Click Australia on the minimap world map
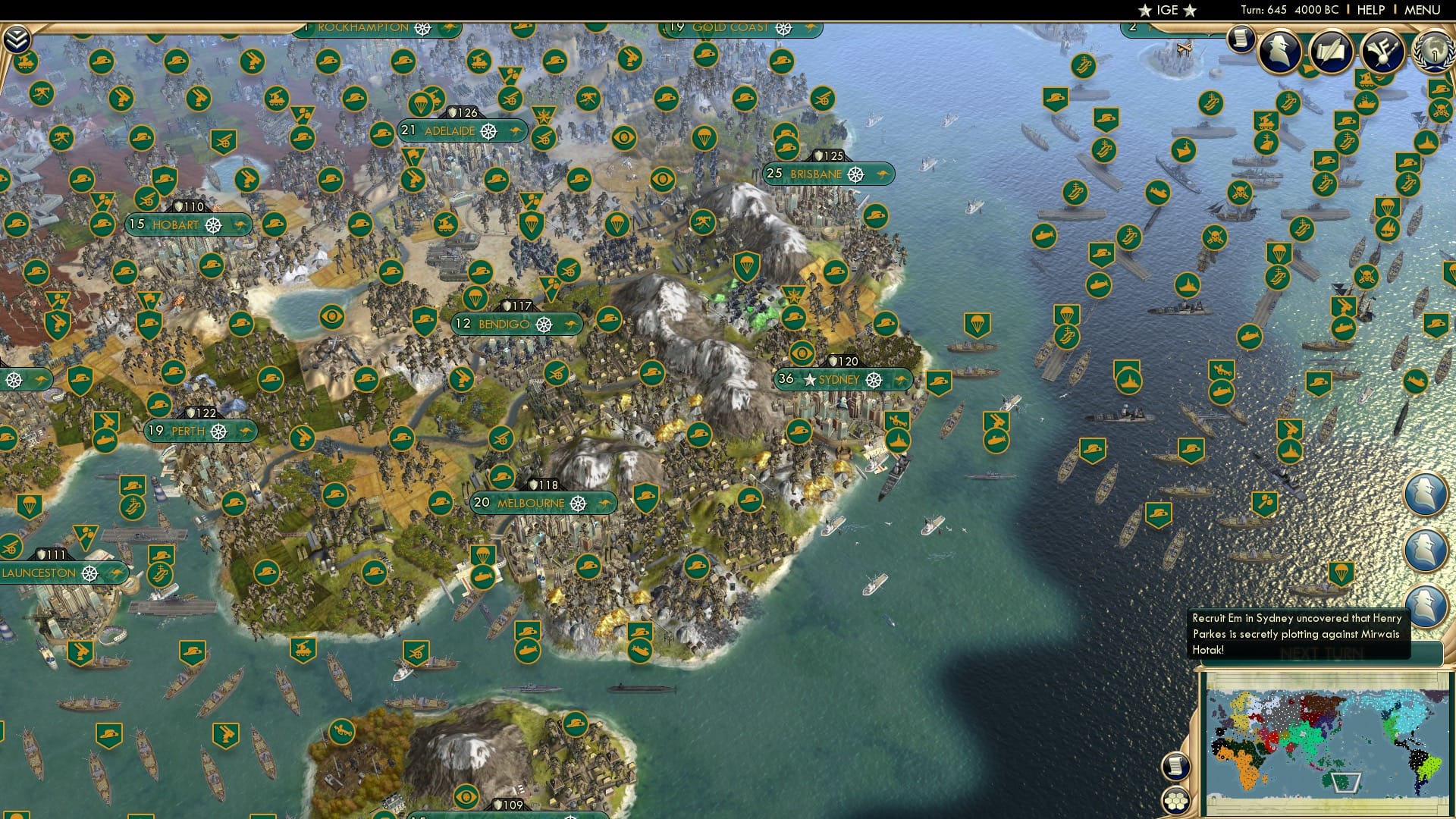 [1339, 780]
